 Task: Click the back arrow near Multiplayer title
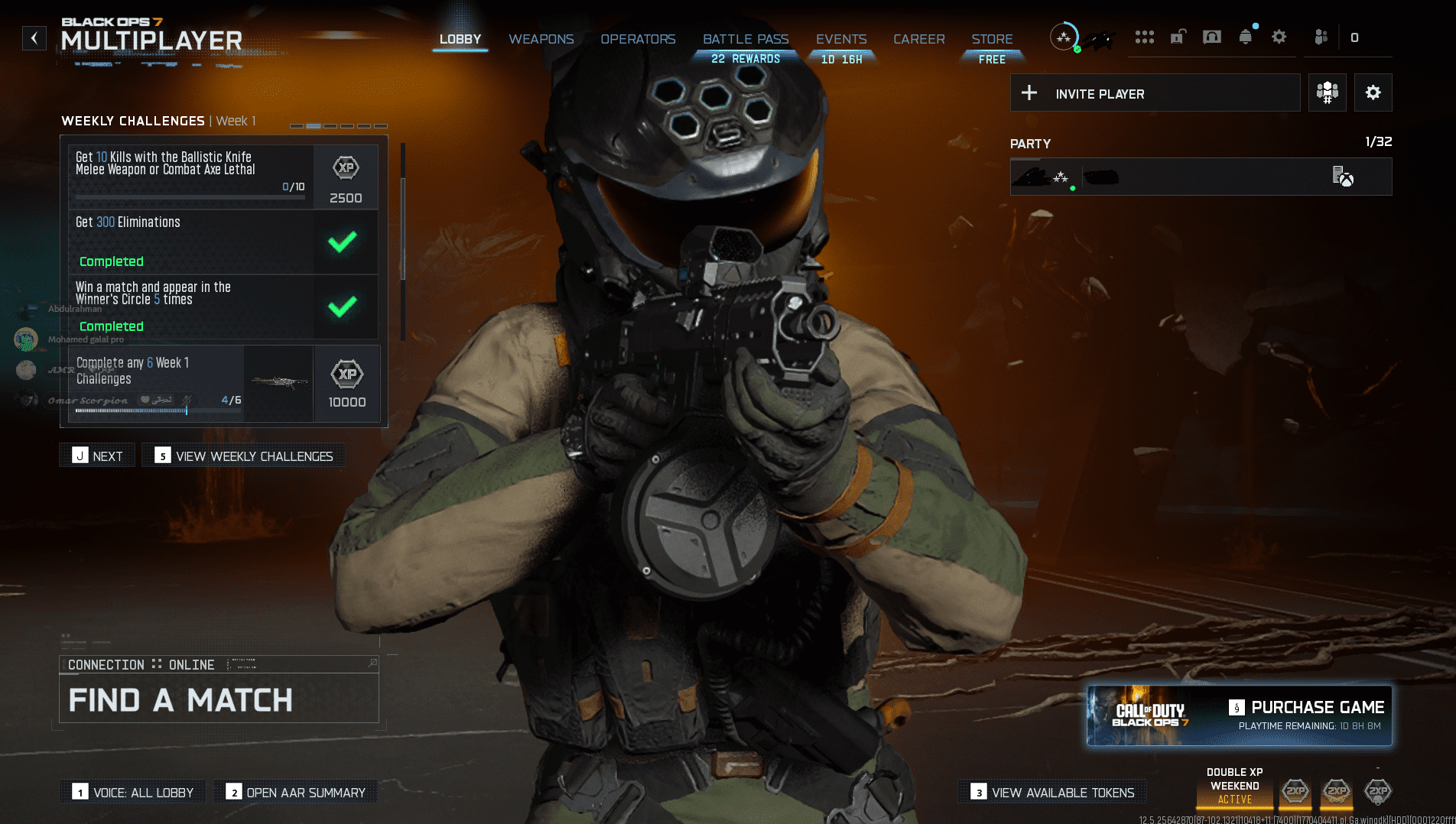click(x=34, y=37)
